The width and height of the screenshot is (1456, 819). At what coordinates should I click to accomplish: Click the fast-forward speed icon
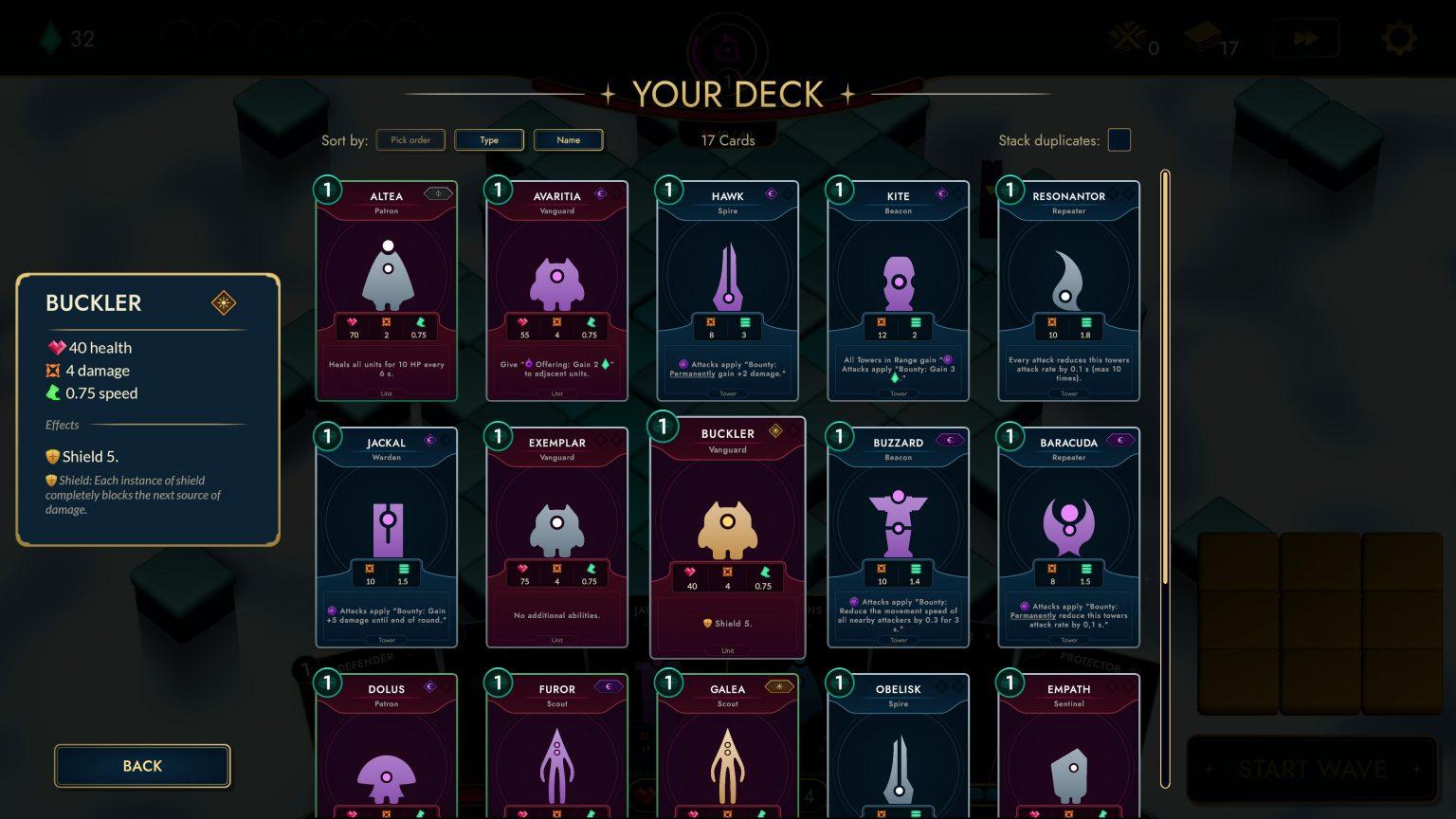pyautogui.click(x=1305, y=37)
